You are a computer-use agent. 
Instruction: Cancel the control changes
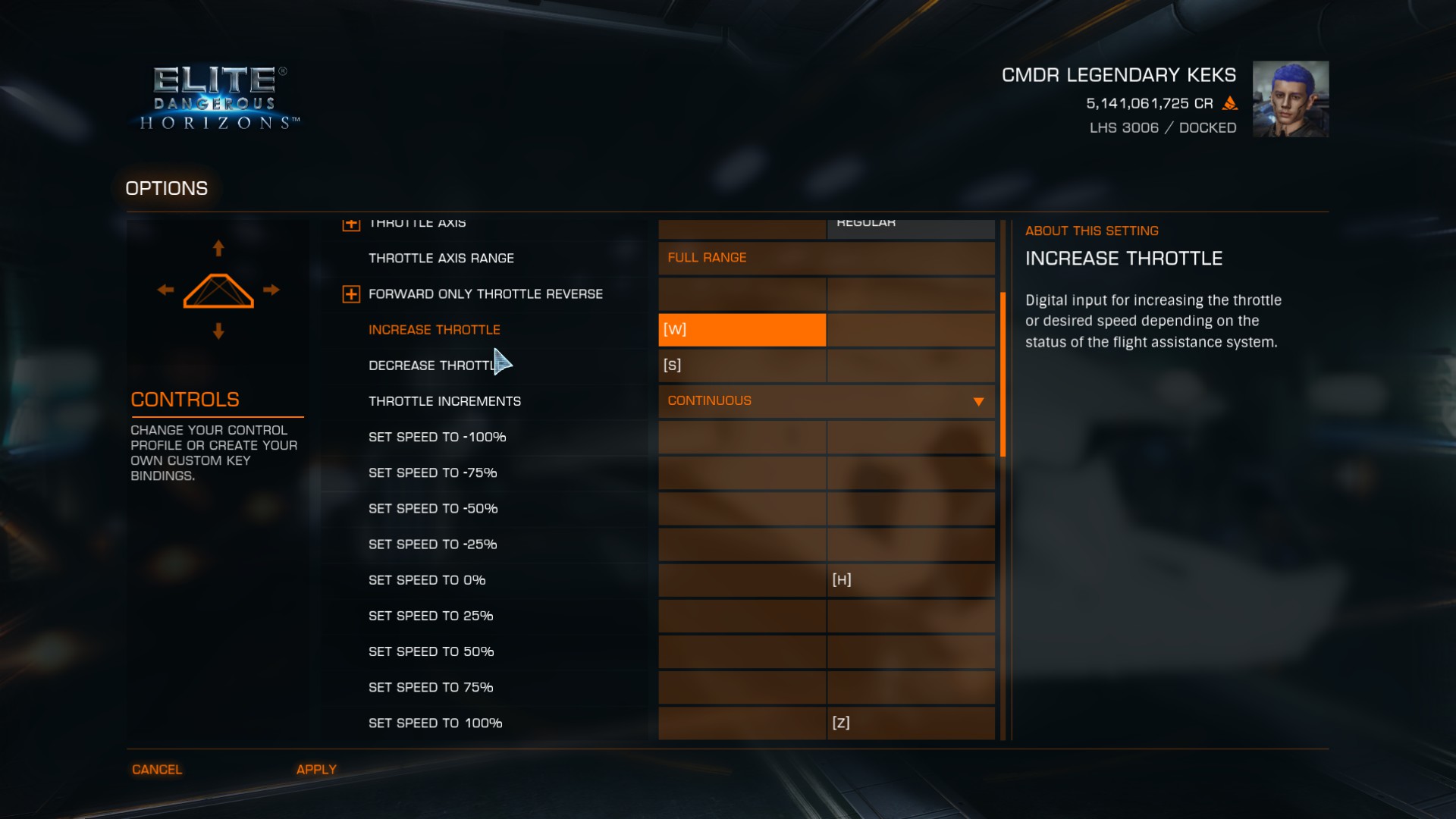(x=157, y=770)
